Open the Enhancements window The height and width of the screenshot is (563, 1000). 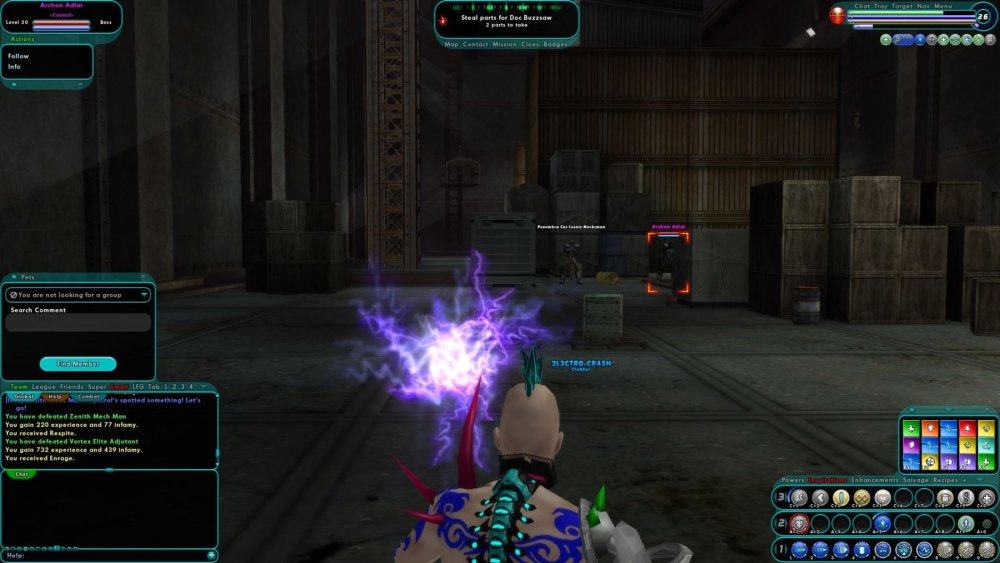point(872,480)
